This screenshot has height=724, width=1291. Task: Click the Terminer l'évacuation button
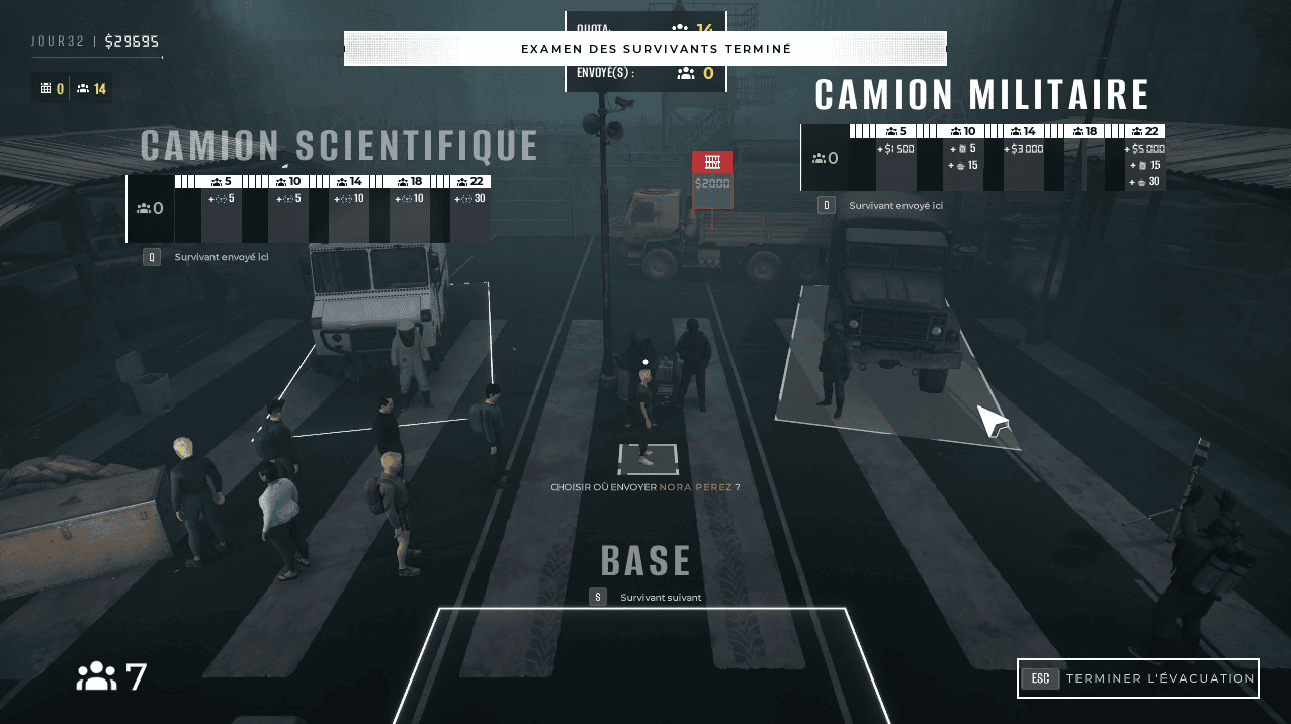click(x=1138, y=678)
